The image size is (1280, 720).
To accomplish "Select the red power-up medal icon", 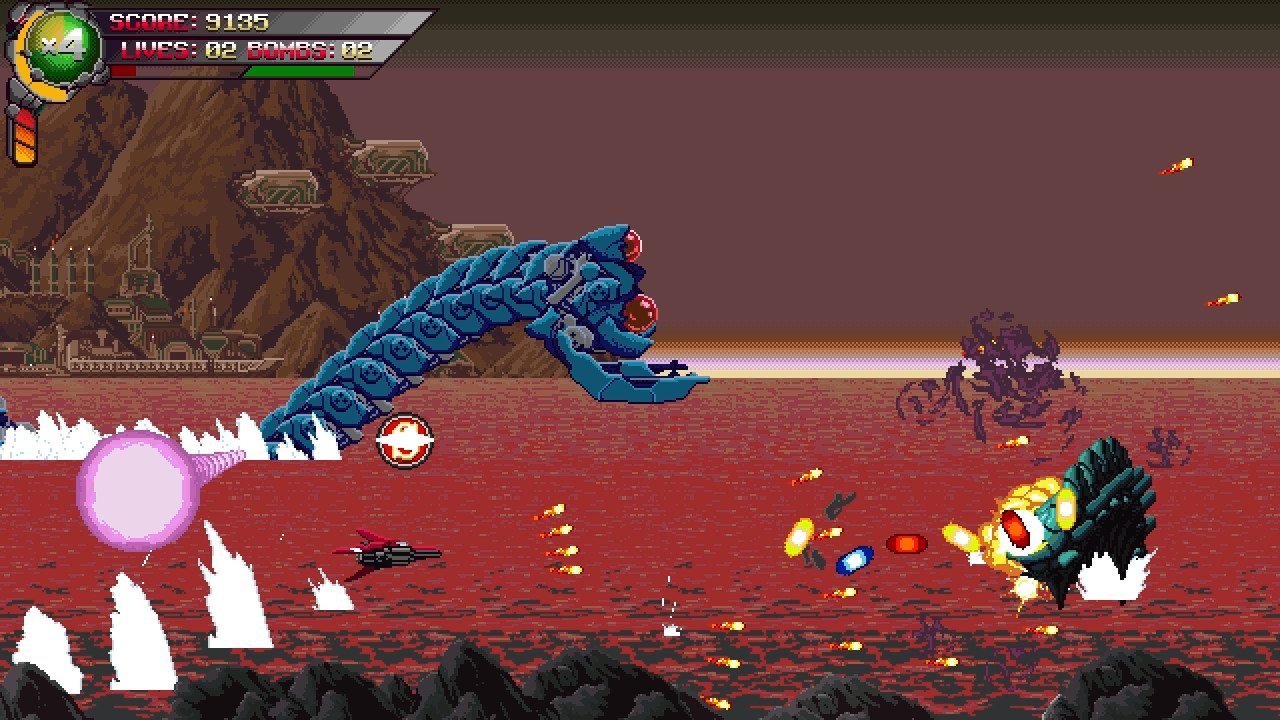I will (404, 440).
